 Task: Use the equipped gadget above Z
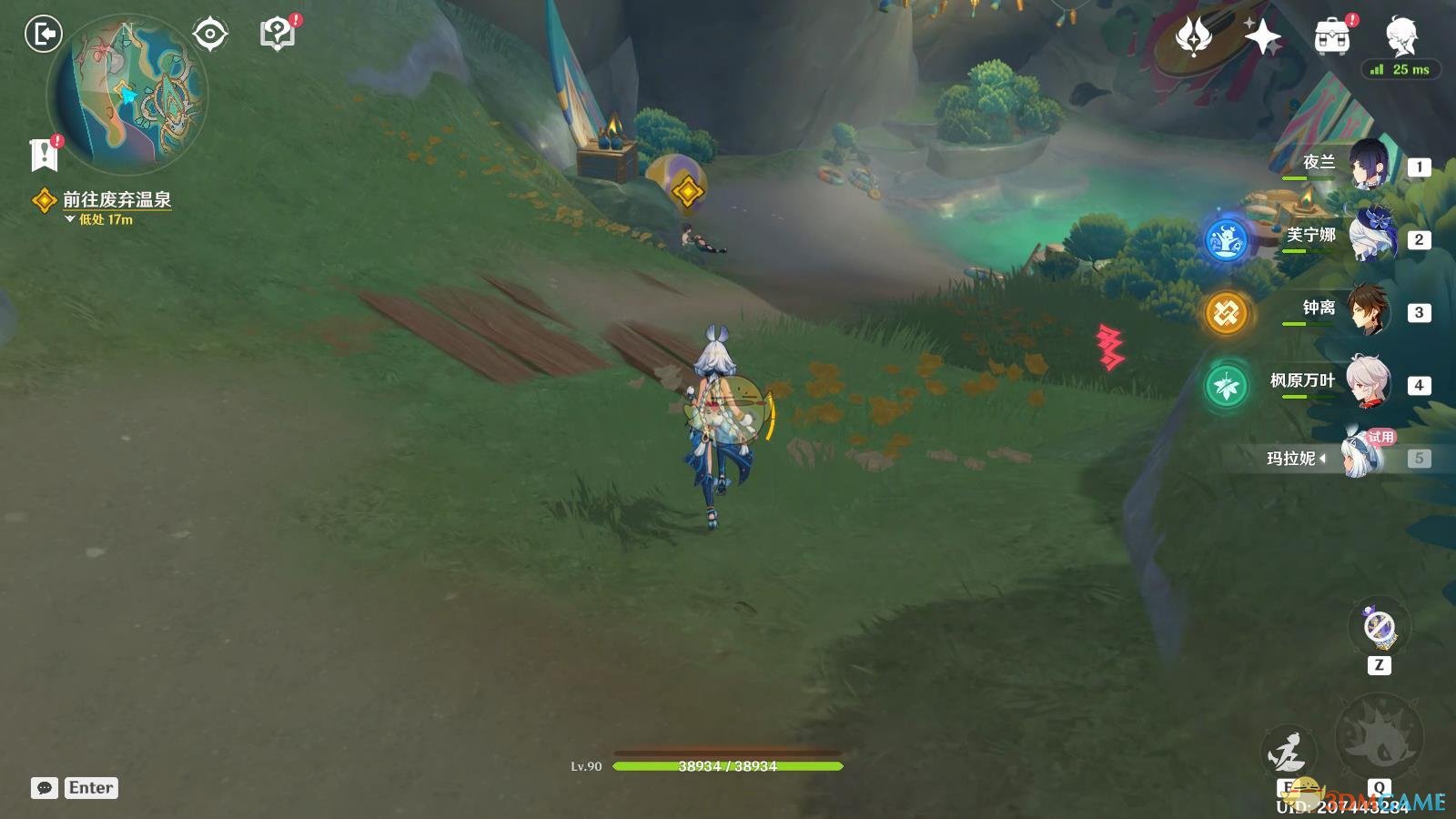pos(1380,627)
